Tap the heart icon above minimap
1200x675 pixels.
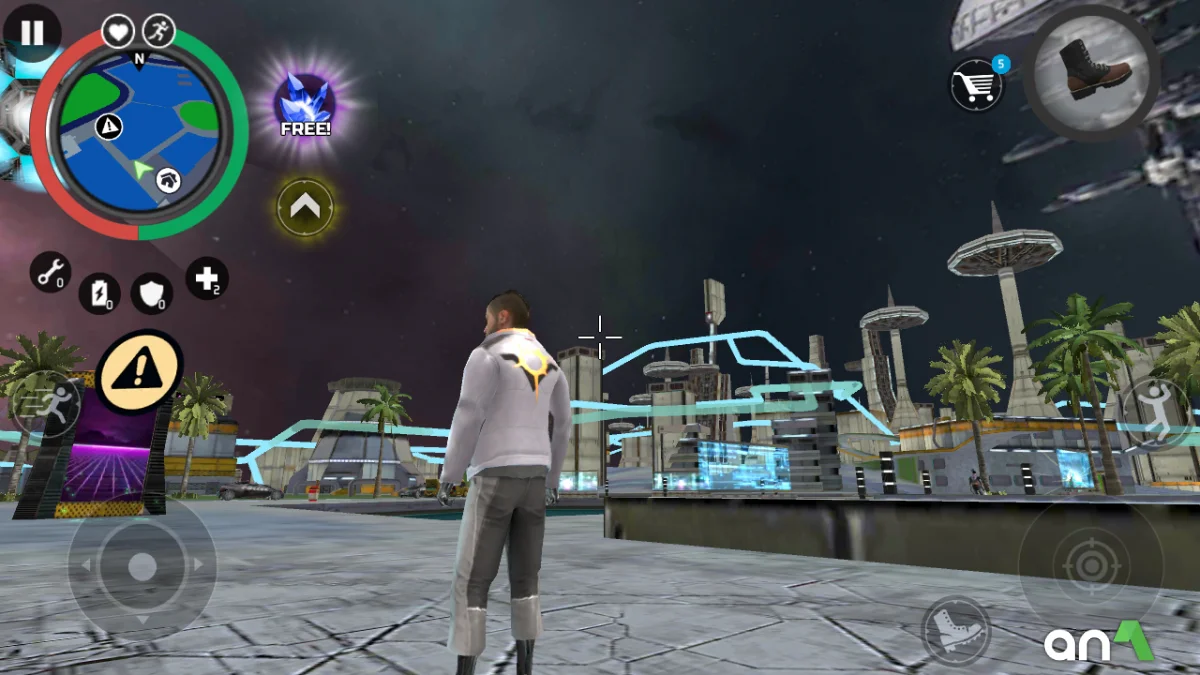(x=118, y=31)
